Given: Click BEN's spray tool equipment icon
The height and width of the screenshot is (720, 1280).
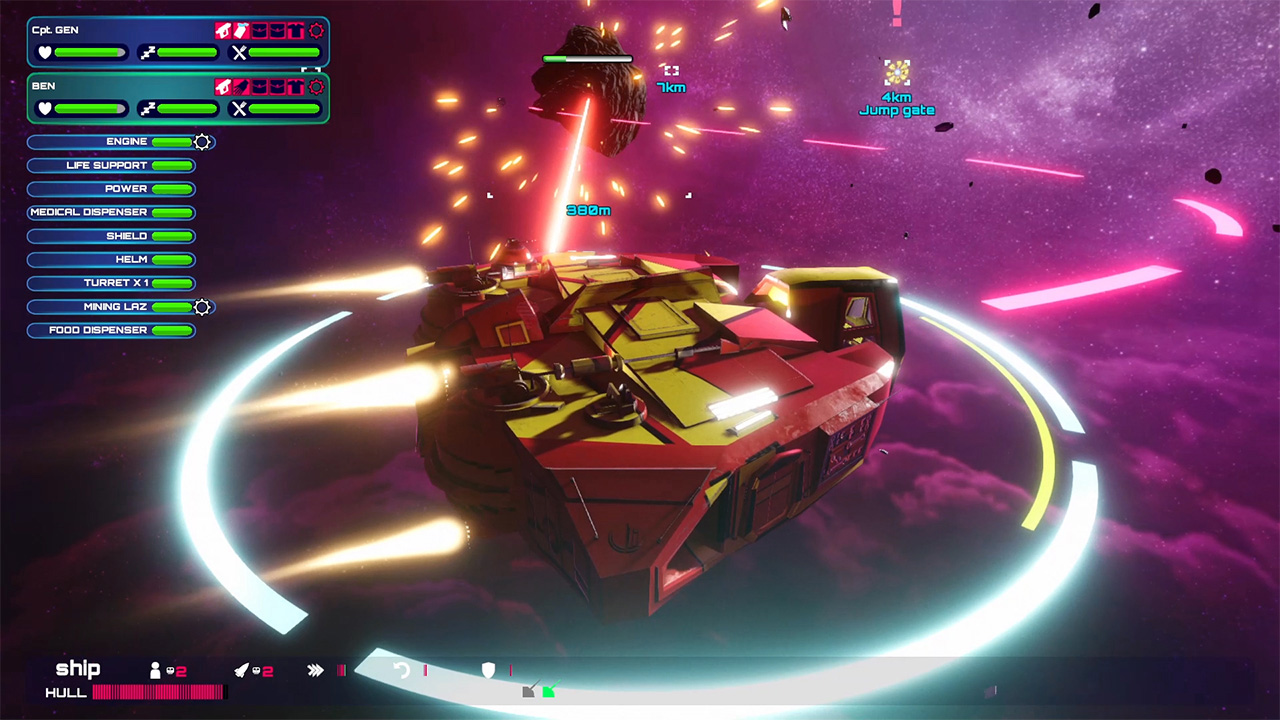Looking at the screenshot, I should (x=240, y=87).
